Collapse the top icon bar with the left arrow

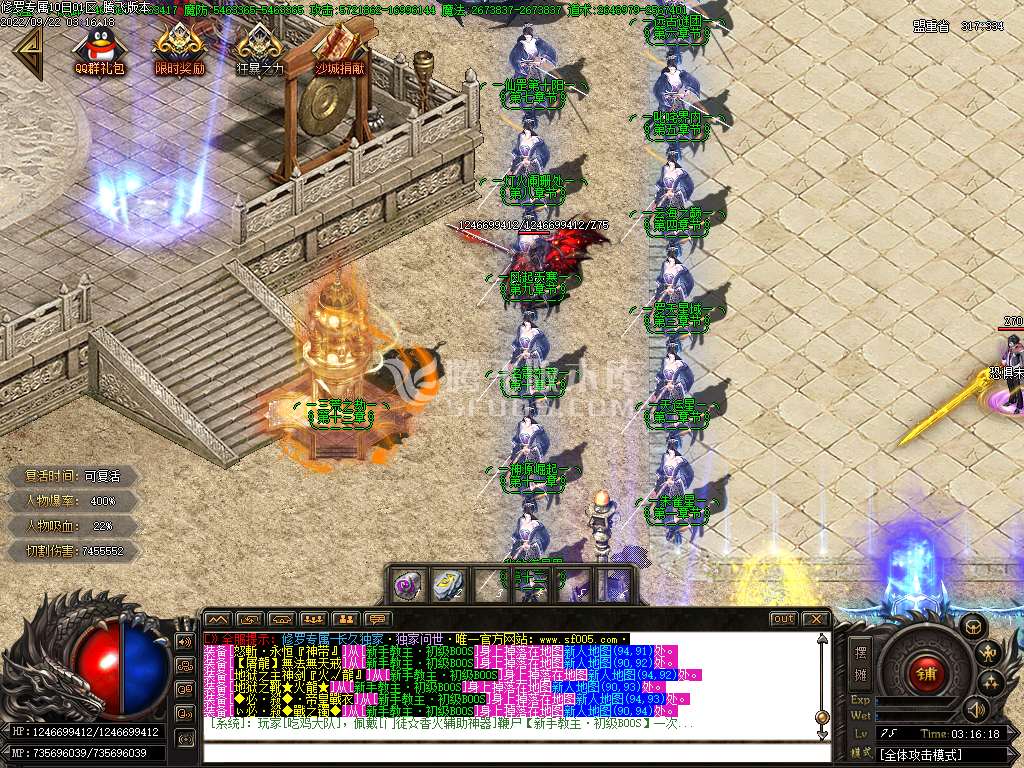[x=25, y=52]
